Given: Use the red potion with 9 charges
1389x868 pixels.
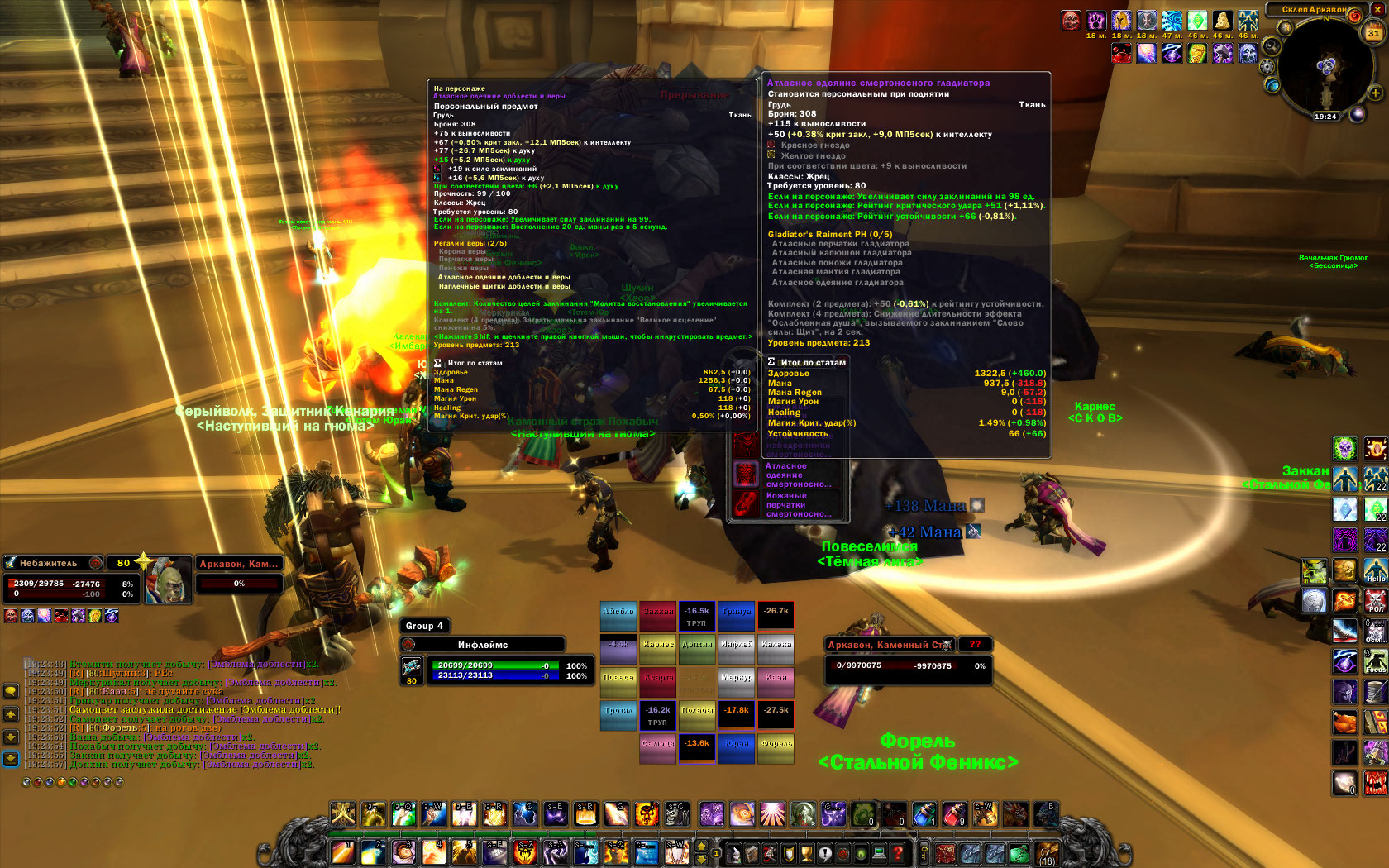Looking at the screenshot, I should 953,814.
